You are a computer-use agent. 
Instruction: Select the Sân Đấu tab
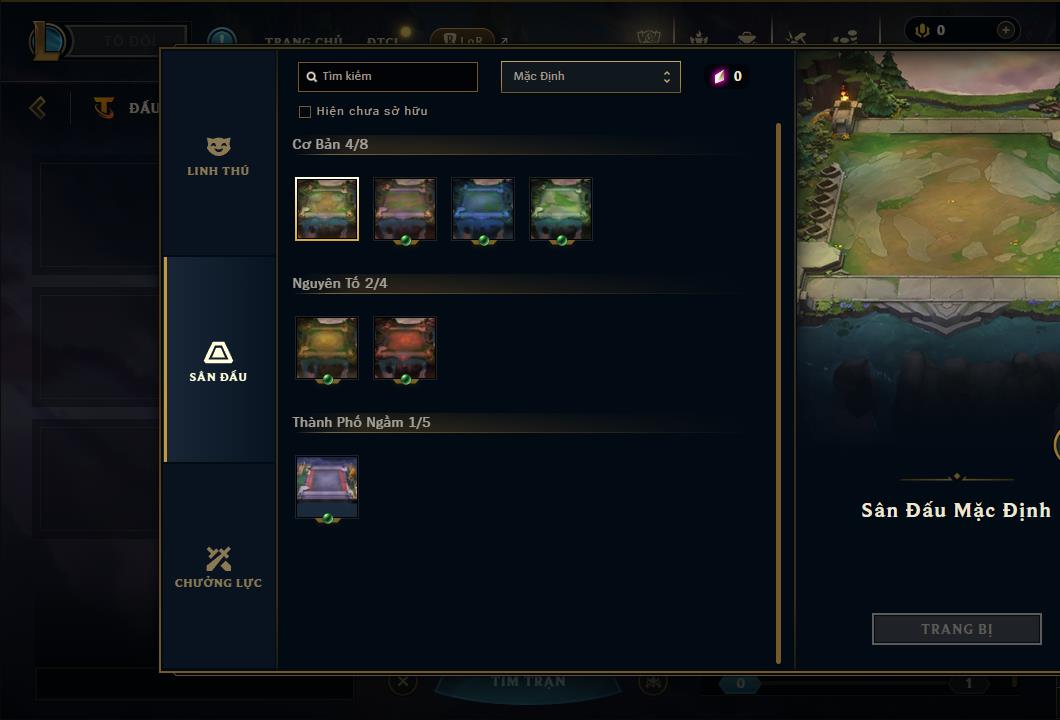coord(218,361)
